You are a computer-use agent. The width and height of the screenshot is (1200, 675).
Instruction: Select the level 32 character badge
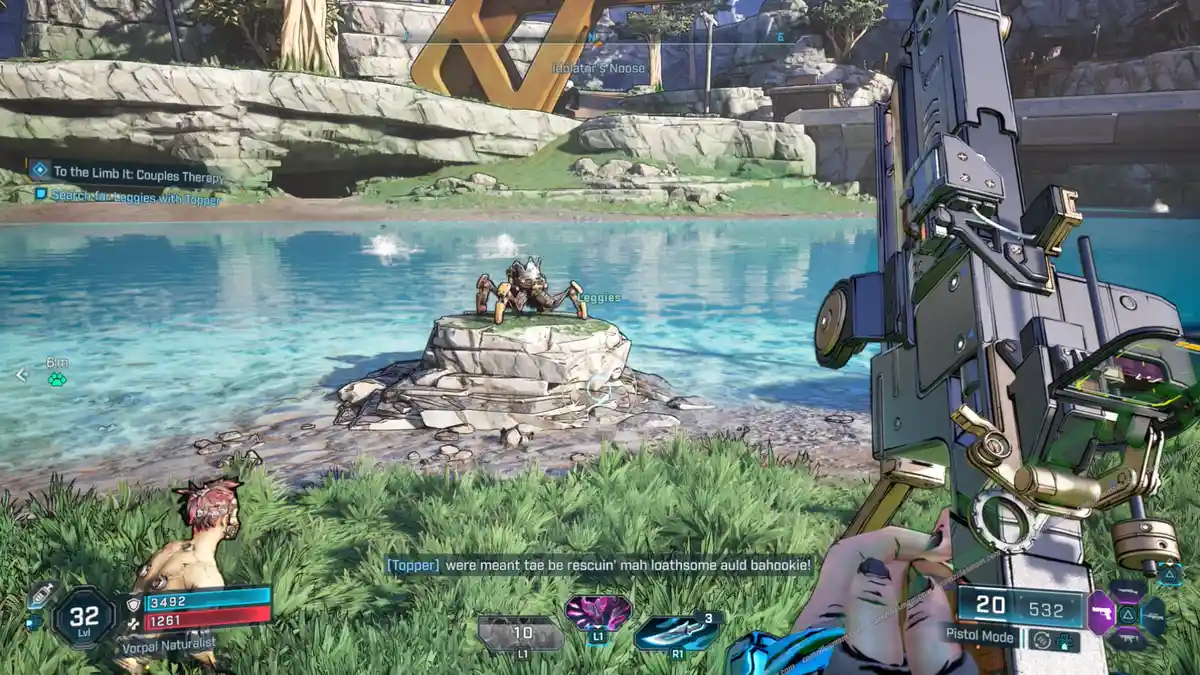(x=84, y=617)
